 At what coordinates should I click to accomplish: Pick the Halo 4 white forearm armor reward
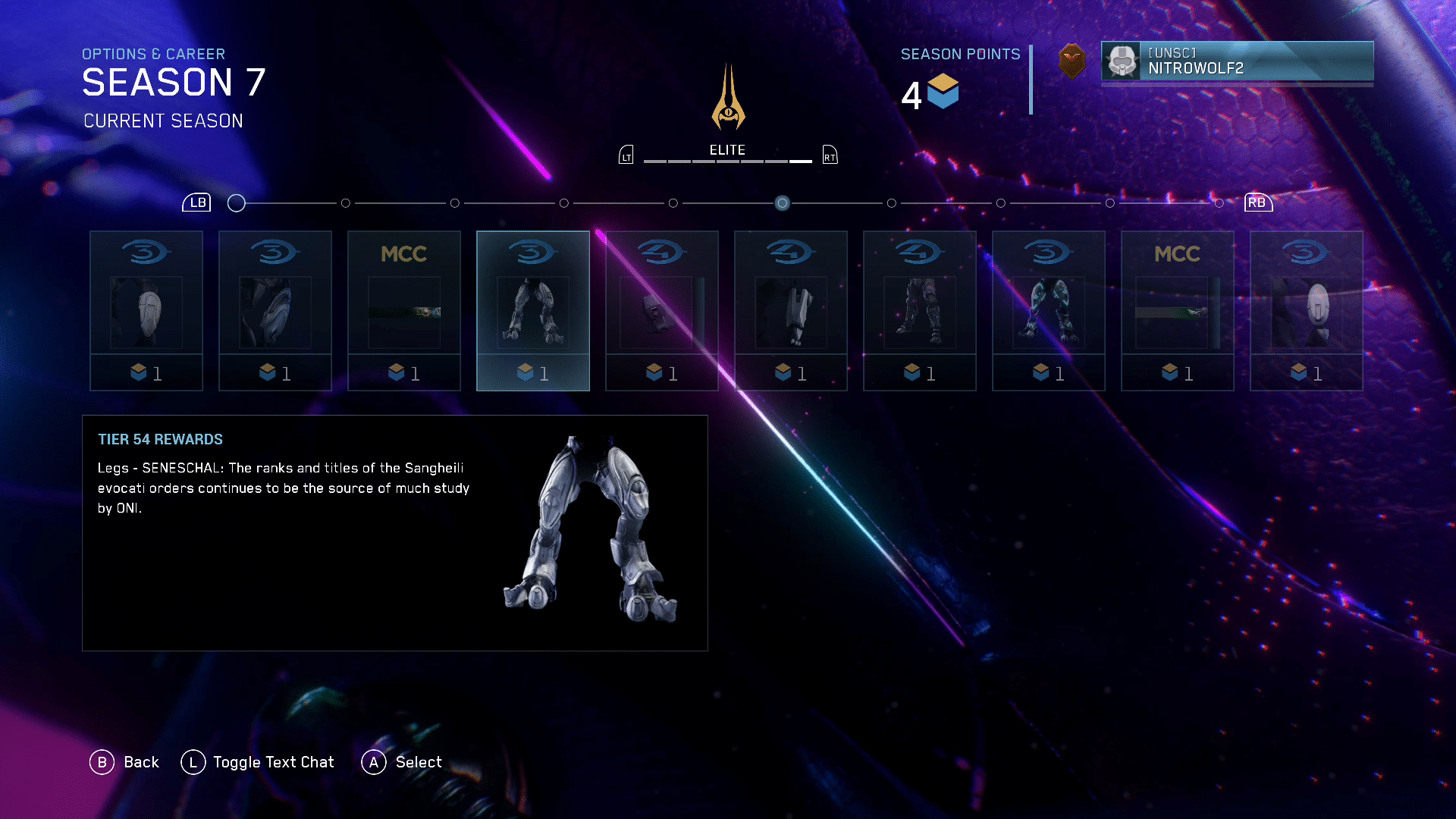coord(790,310)
